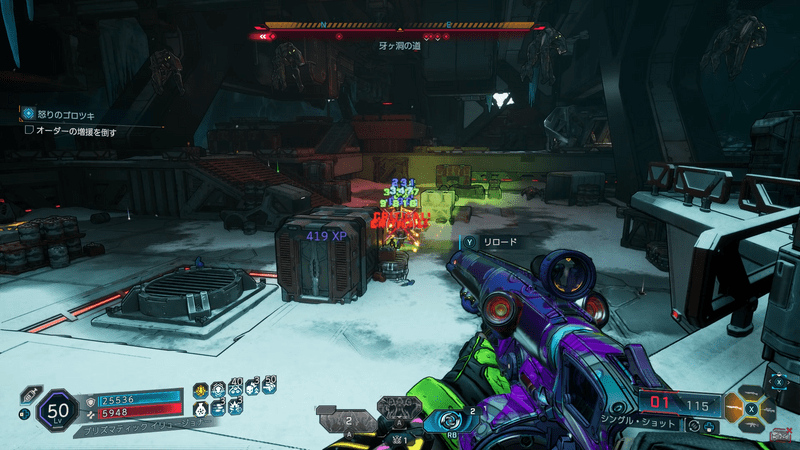
Task: Click the fire-mode swap icon beside ammo
Action: 692,426
